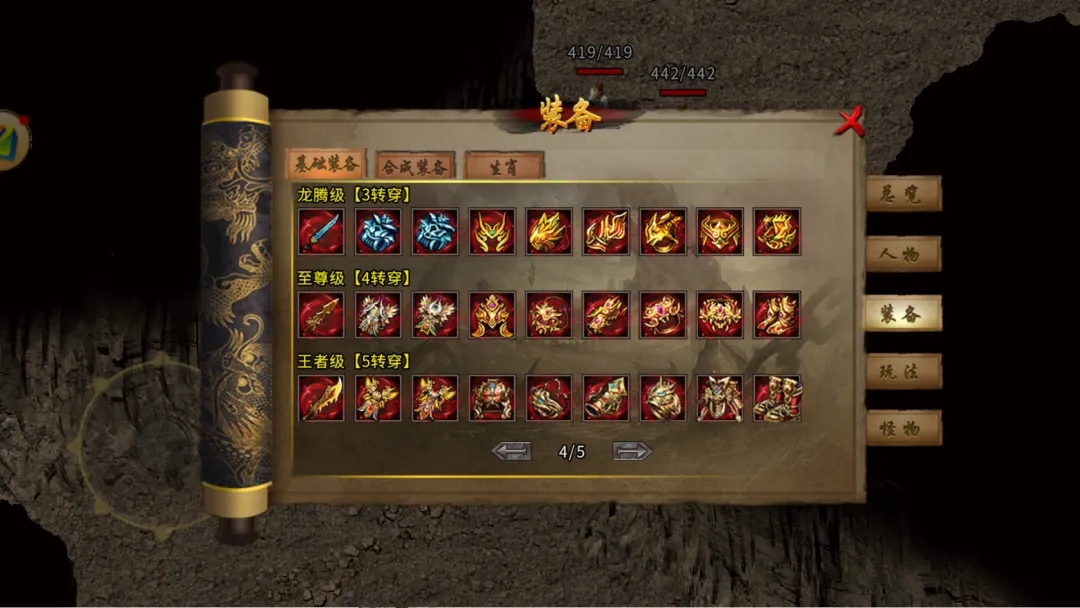This screenshot has height=608, width=1080.
Task: Select the 装备 side tab
Action: click(902, 313)
